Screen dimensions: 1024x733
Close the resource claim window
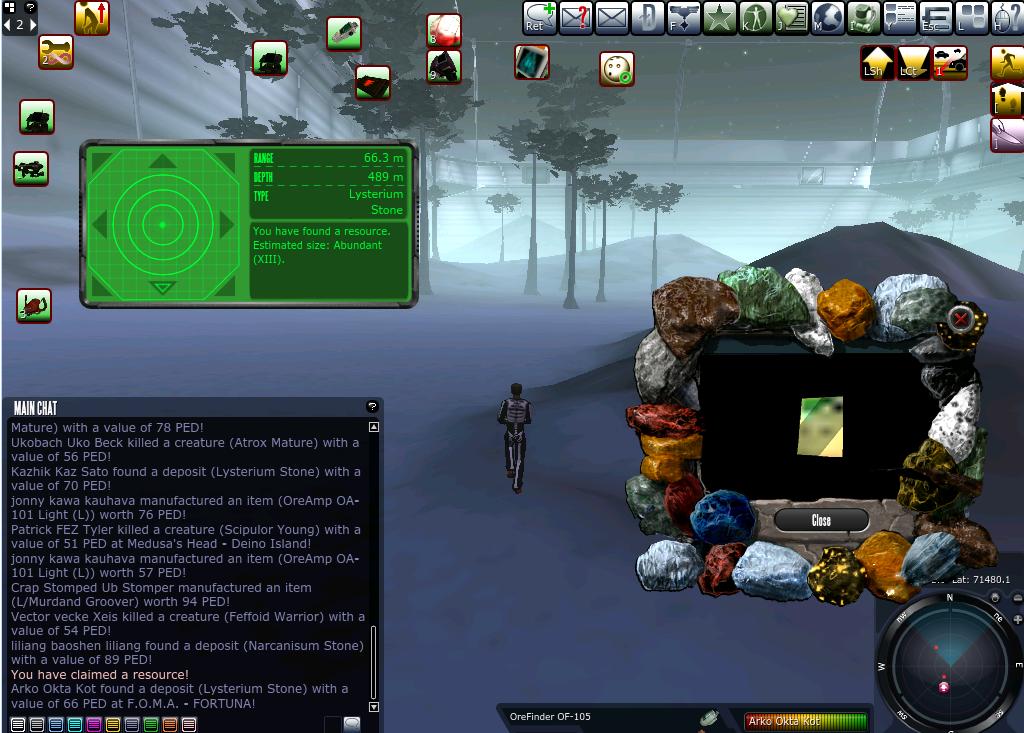pyautogui.click(x=821, y=520)
